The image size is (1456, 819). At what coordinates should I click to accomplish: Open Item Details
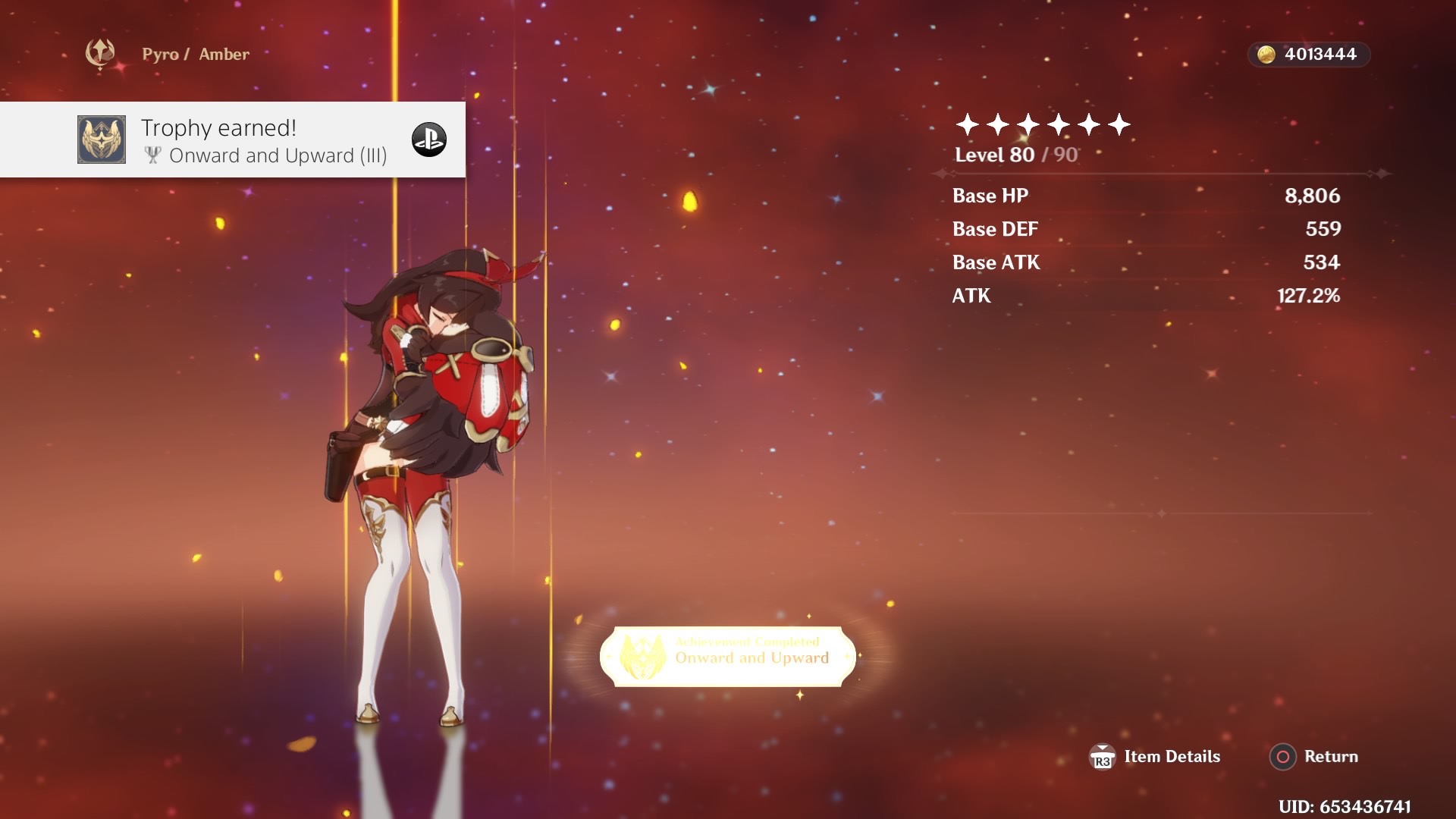pyautogui.click(x=1172, y=756)
